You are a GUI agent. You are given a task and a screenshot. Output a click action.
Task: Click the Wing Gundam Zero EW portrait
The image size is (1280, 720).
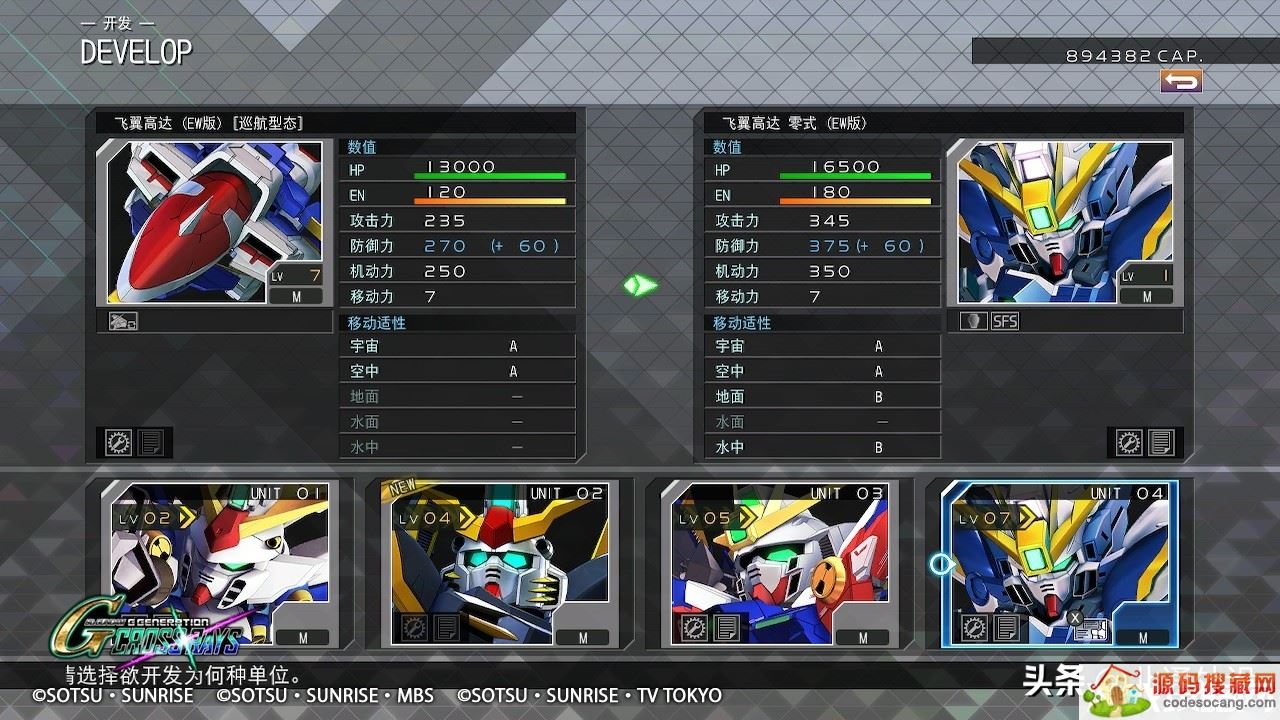pyautogui.click(x=1065, y=222)
